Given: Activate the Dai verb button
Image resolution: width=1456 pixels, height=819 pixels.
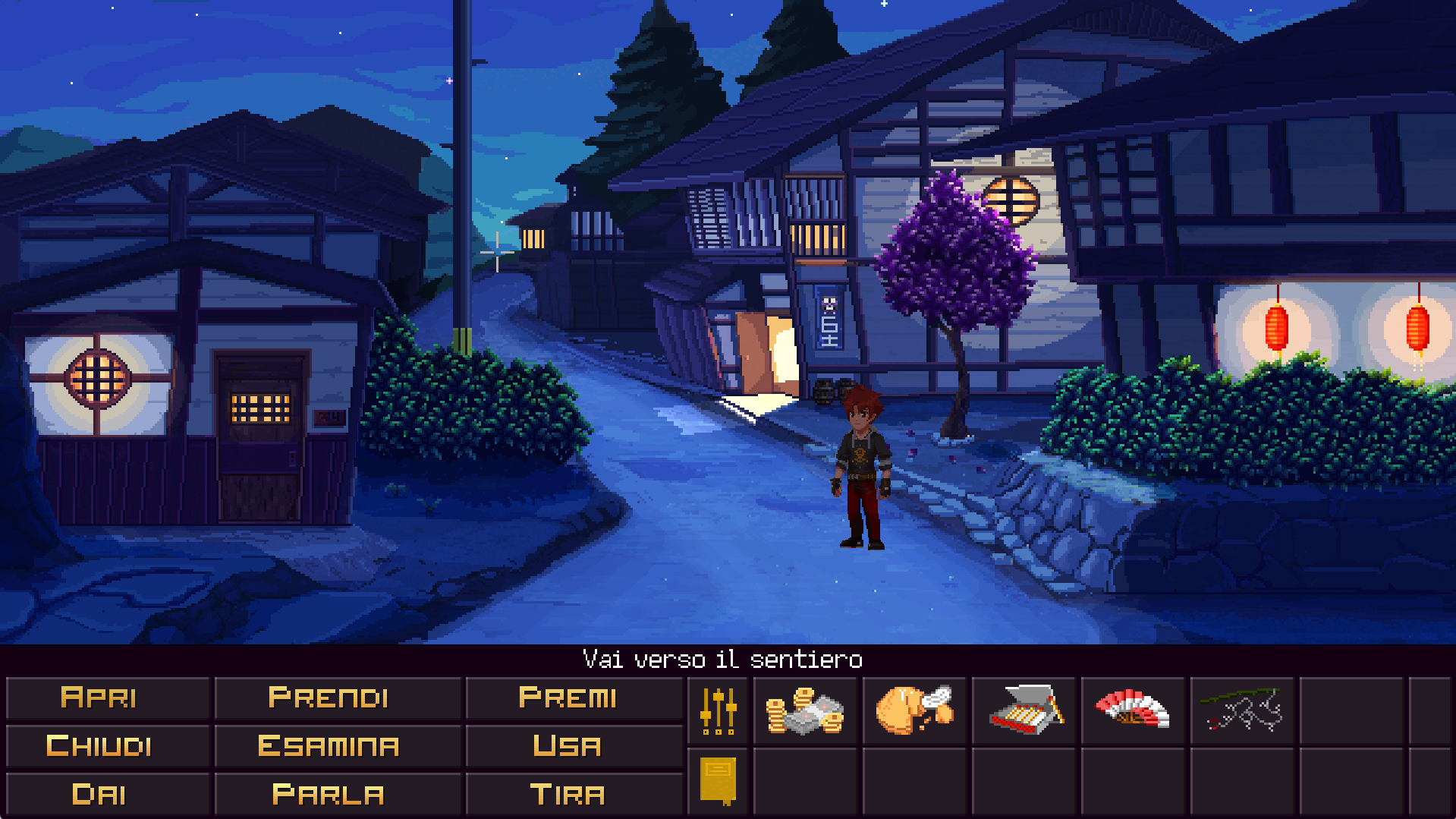Looking at the screenshot, I should coord(99,795).
